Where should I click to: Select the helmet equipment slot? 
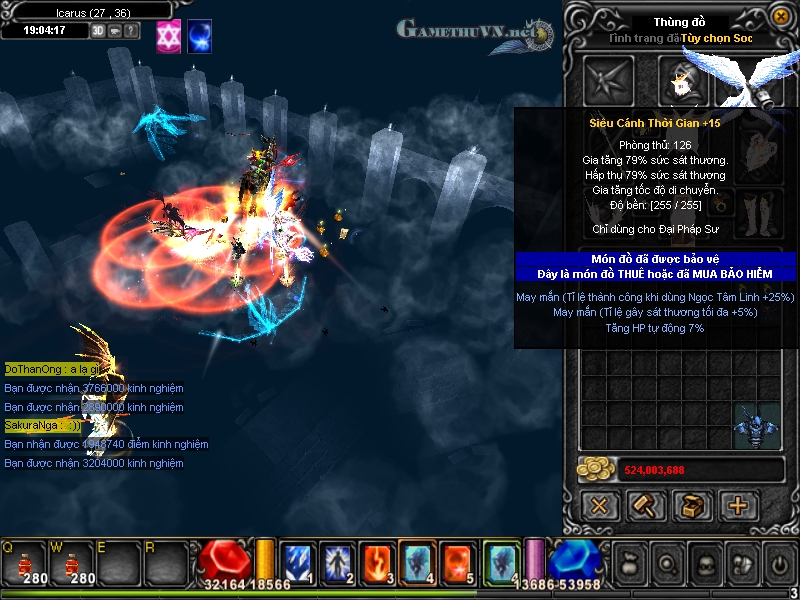[684, 80]
